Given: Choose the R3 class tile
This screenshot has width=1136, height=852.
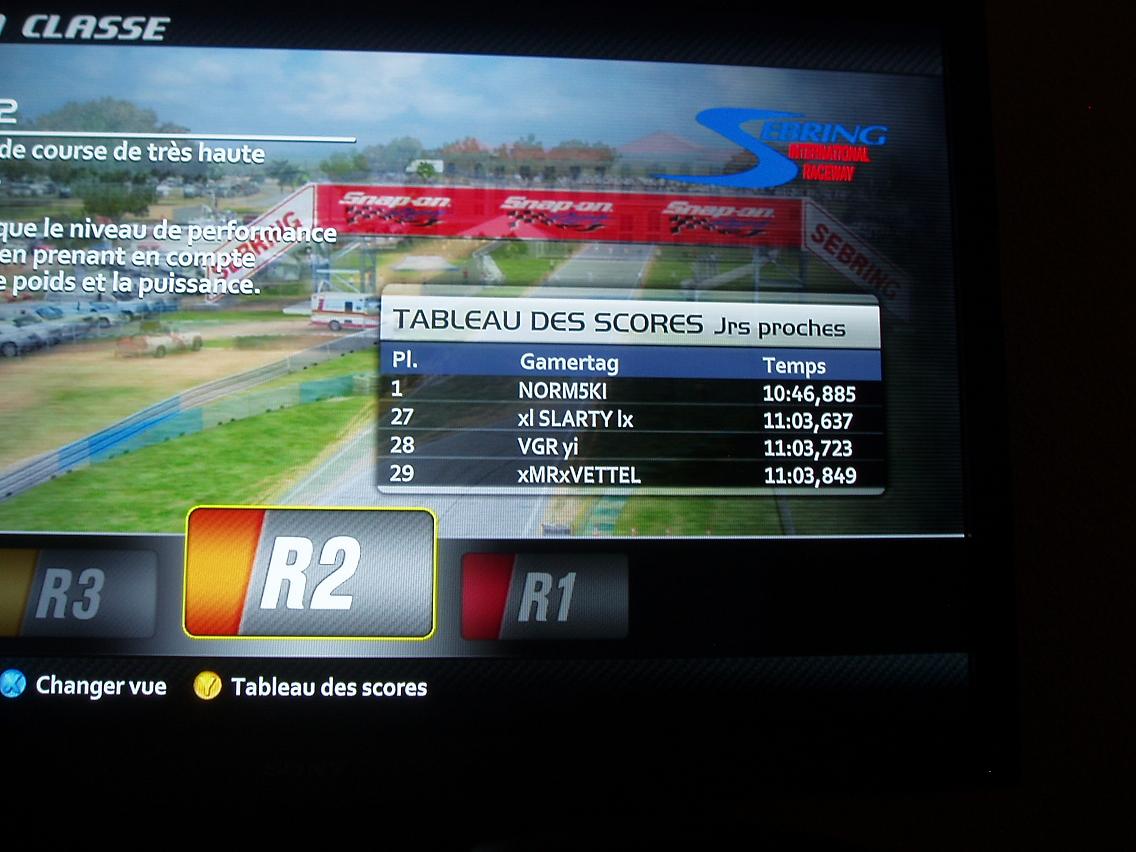Looking at the screenshot, I should 78,594.
